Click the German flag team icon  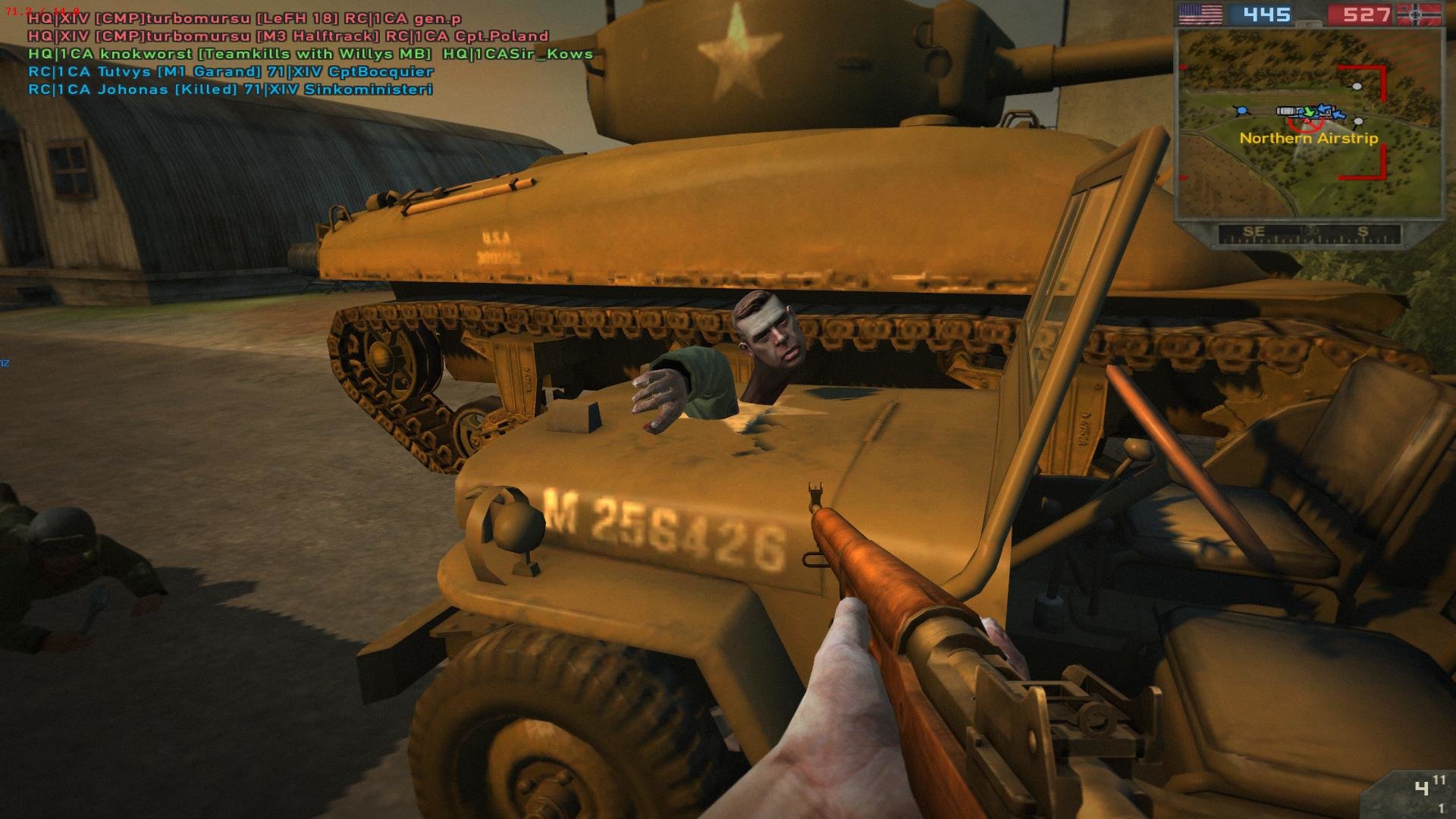(x=1417, y=14)
